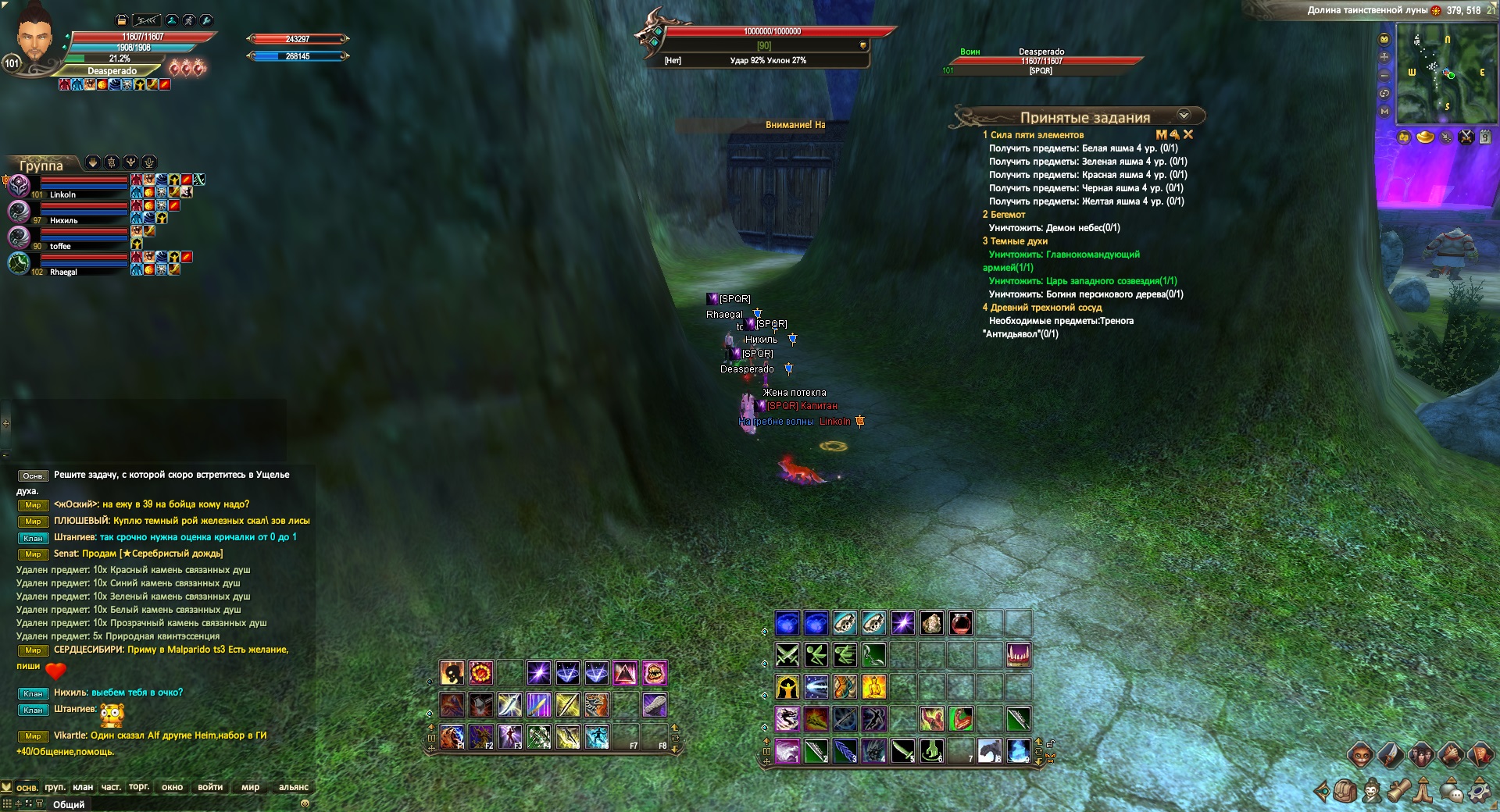Screen dimensions: 1500x812
Task: Select party member Rhaegal
Action: point(63,272)
